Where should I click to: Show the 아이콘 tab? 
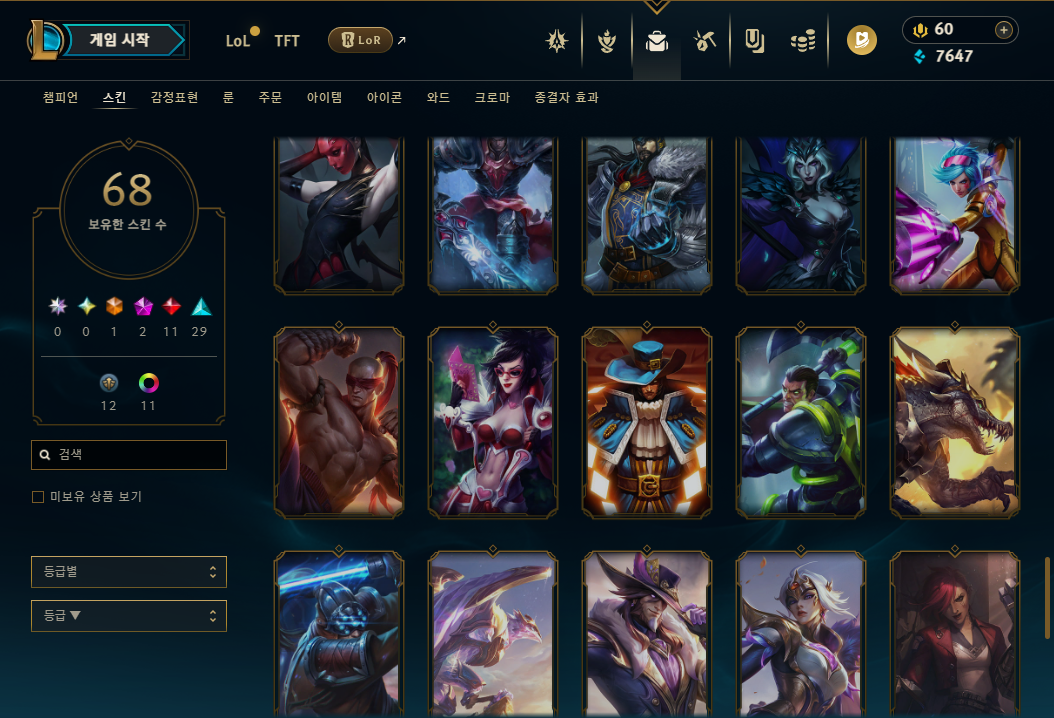(384, 98)
